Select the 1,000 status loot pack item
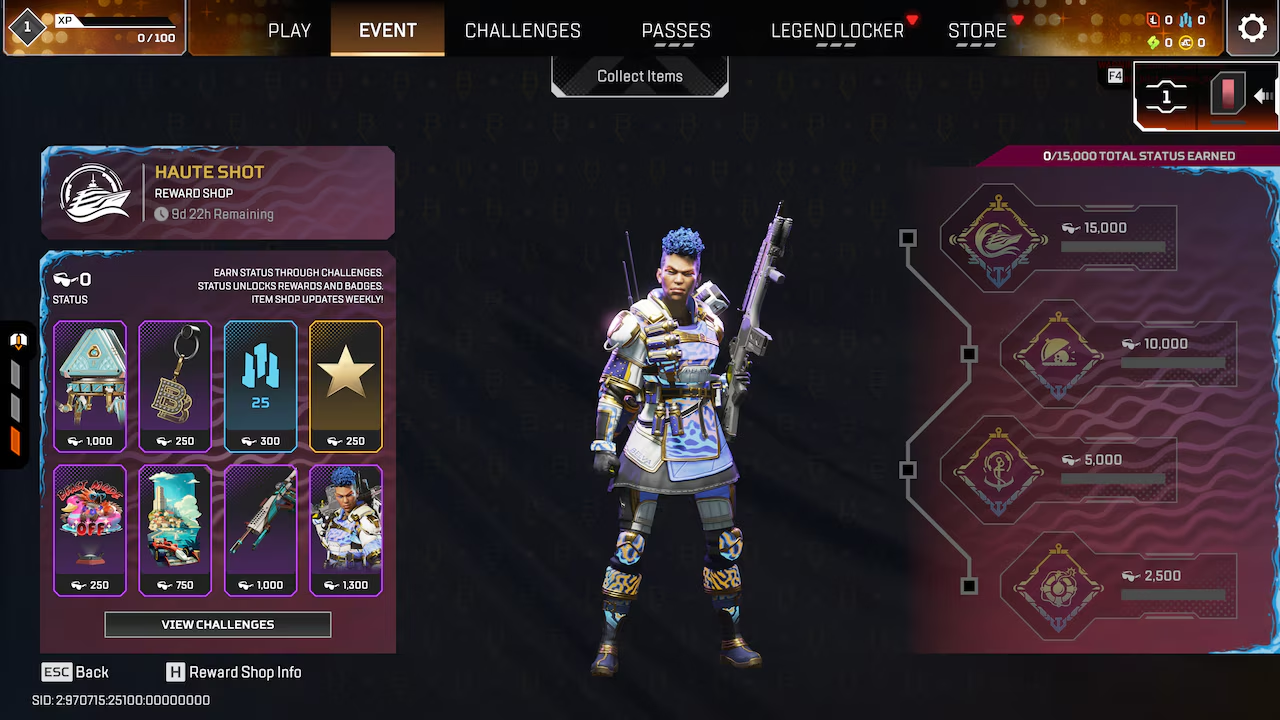 click(90, 386)
